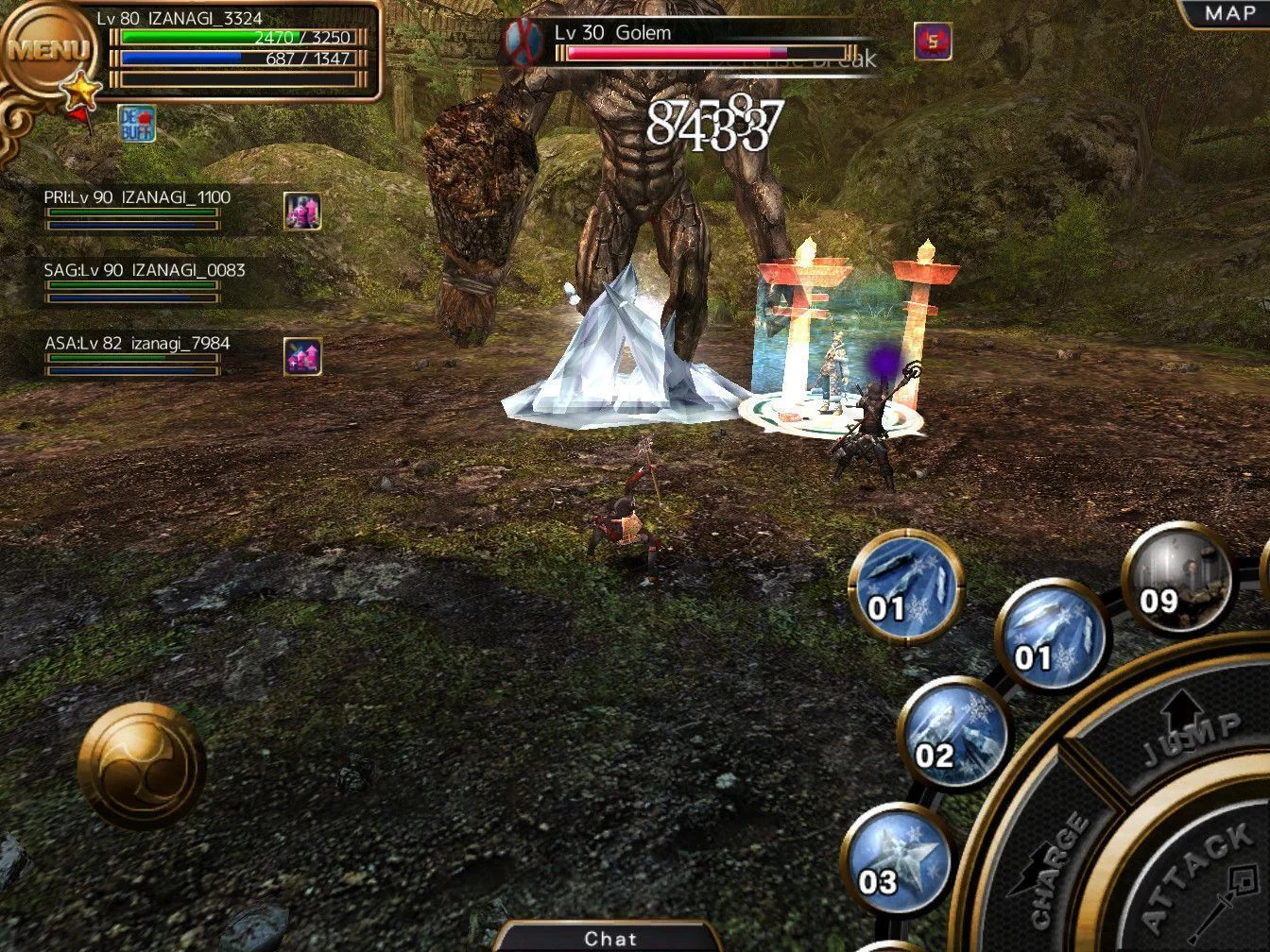Tap the buff icon next to IZANAGI_1100
Viewport: 1270px width, 952px height.
(x=302, y=212)
